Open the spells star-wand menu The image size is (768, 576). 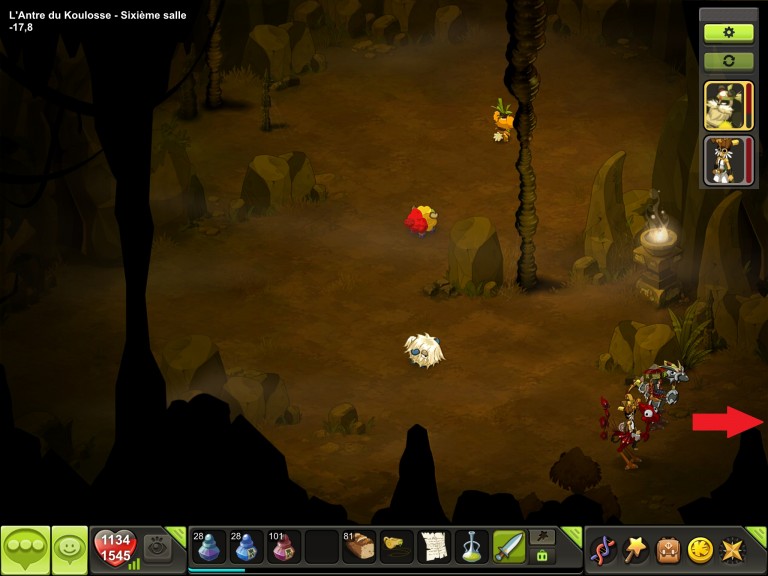coord(634,549)
